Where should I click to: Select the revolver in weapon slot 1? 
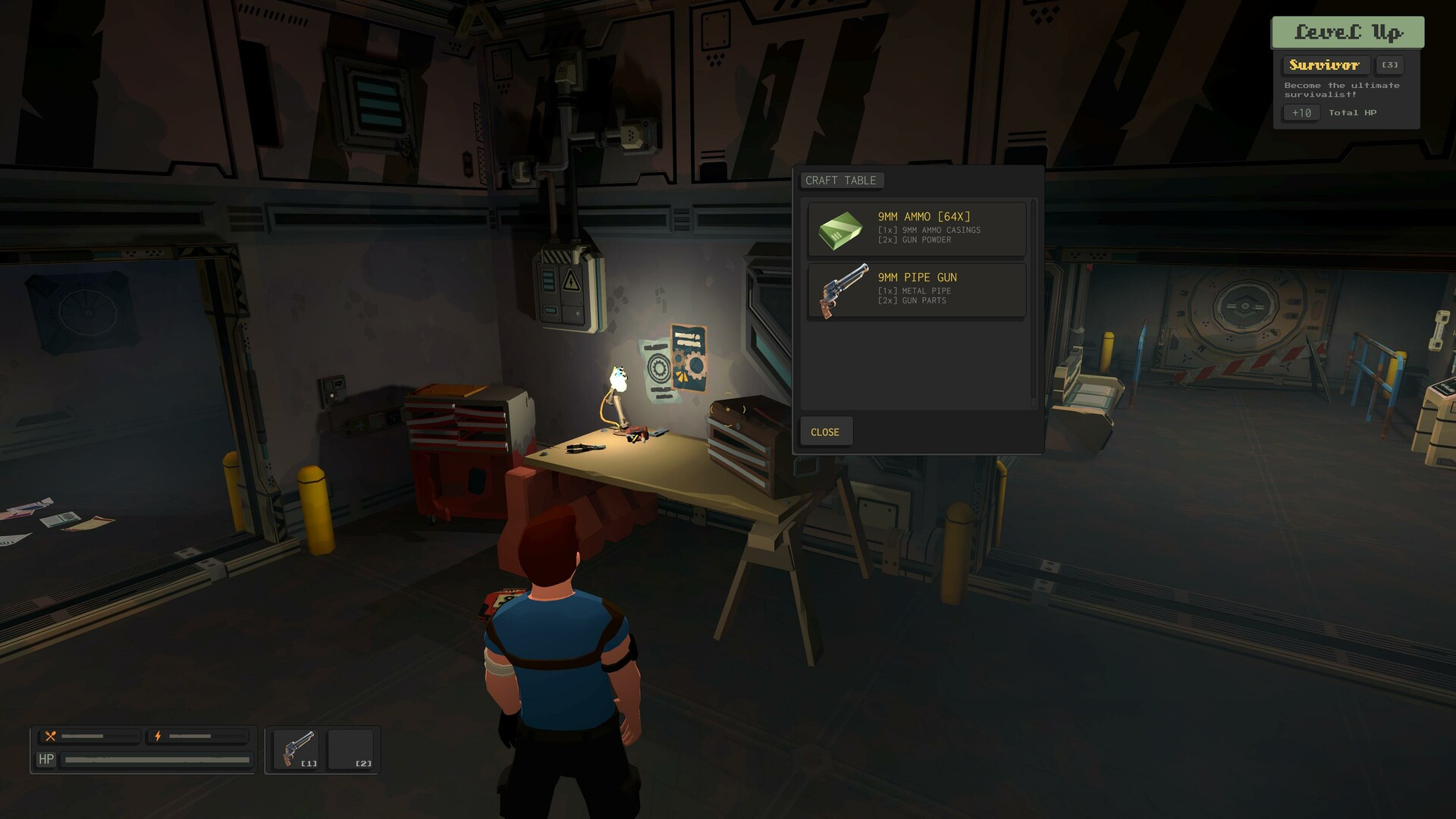[x=297, y=749]
